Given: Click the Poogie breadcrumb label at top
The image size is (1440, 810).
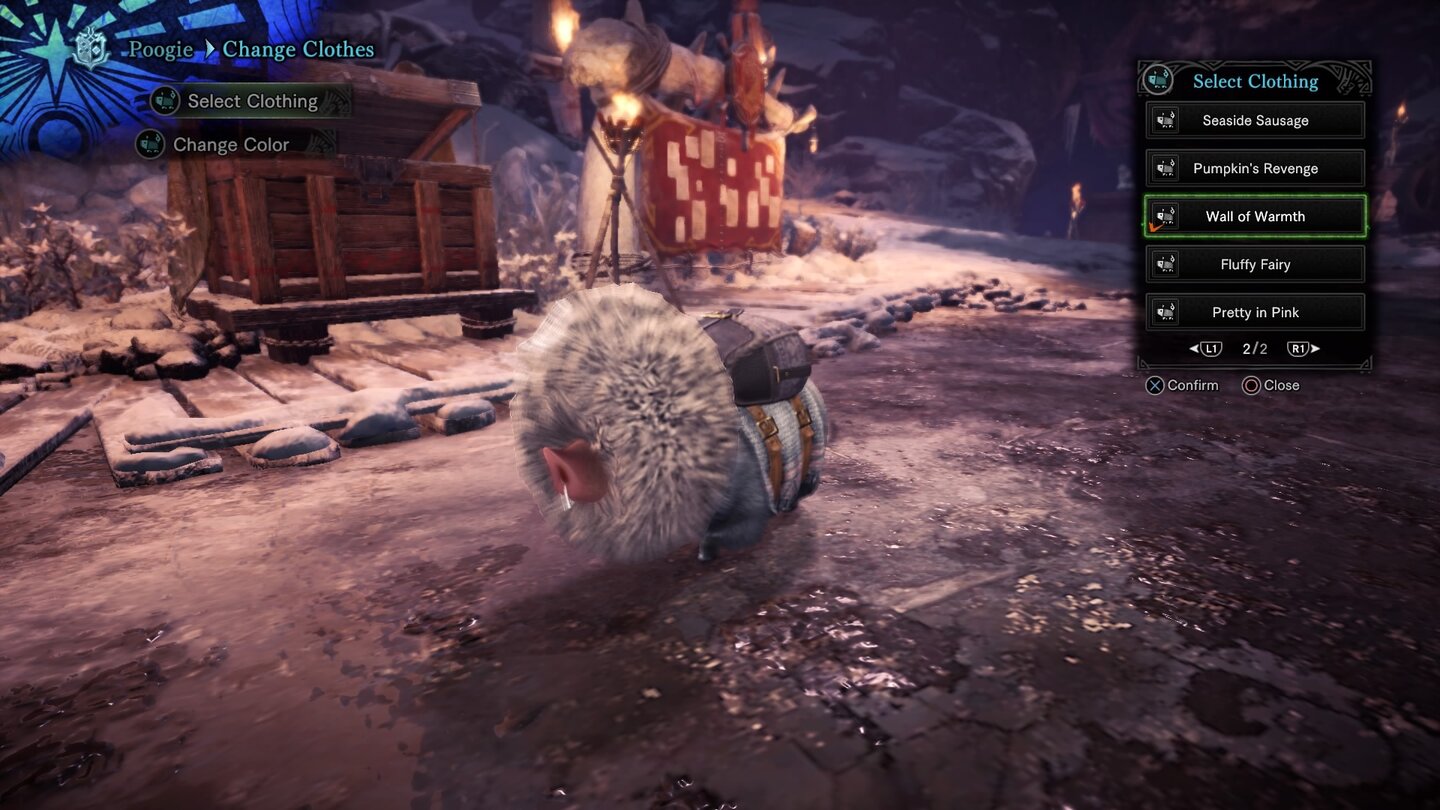Looking at the screenshot, I should [x=160, y=49].
